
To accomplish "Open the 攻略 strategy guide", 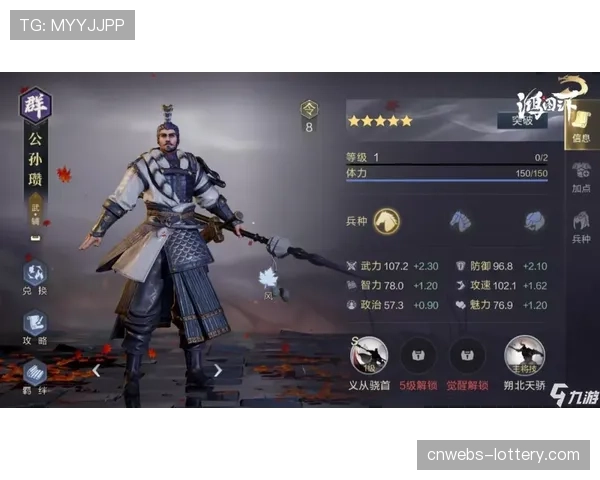I will [35, 327].
